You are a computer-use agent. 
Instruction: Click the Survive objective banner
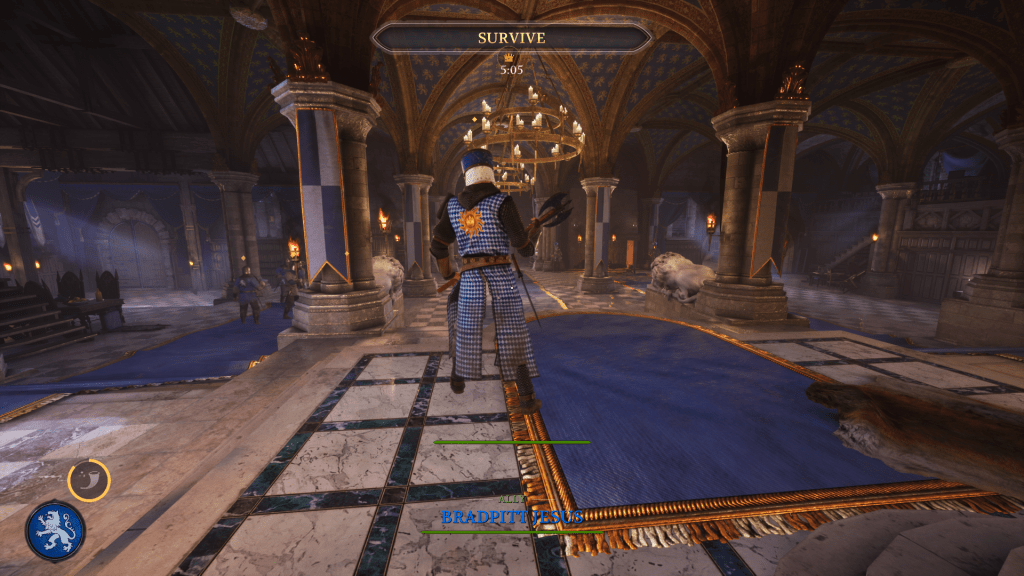pyautogui.click(x=511, y=38)
